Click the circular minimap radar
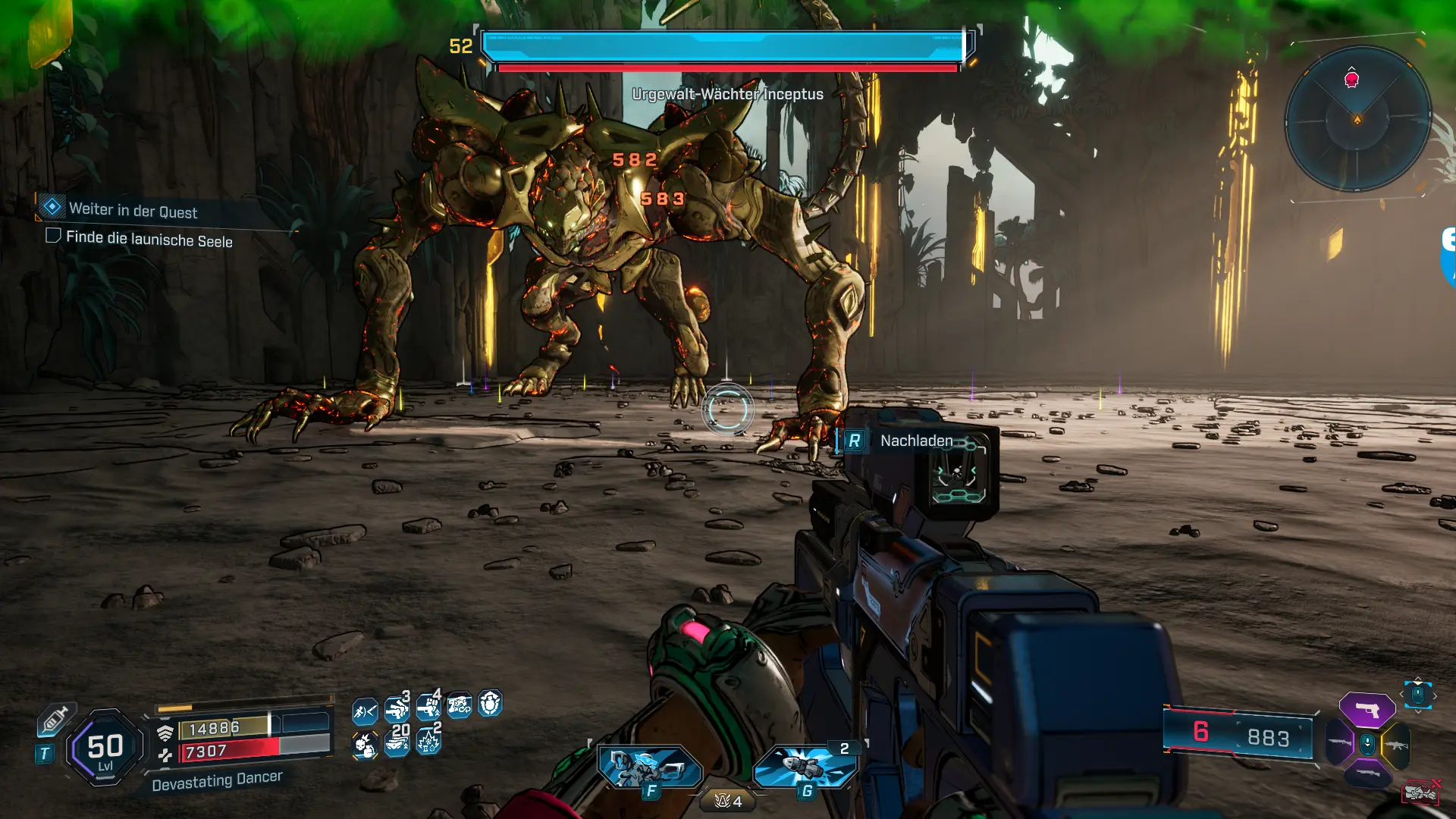The width and height of the screenshot is (1456, 819). 1357,119
